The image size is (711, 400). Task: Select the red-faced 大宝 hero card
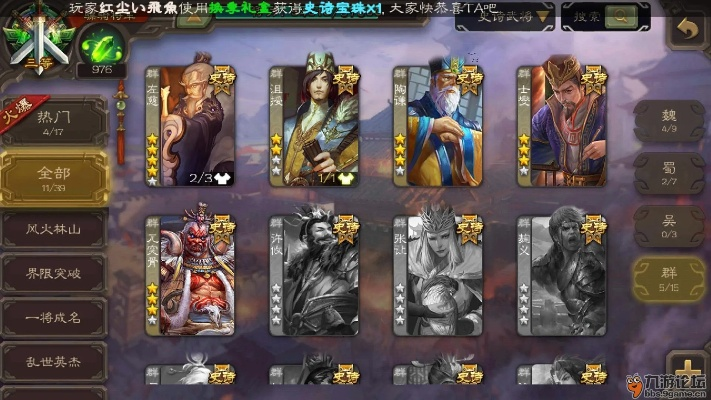(195, 277)
